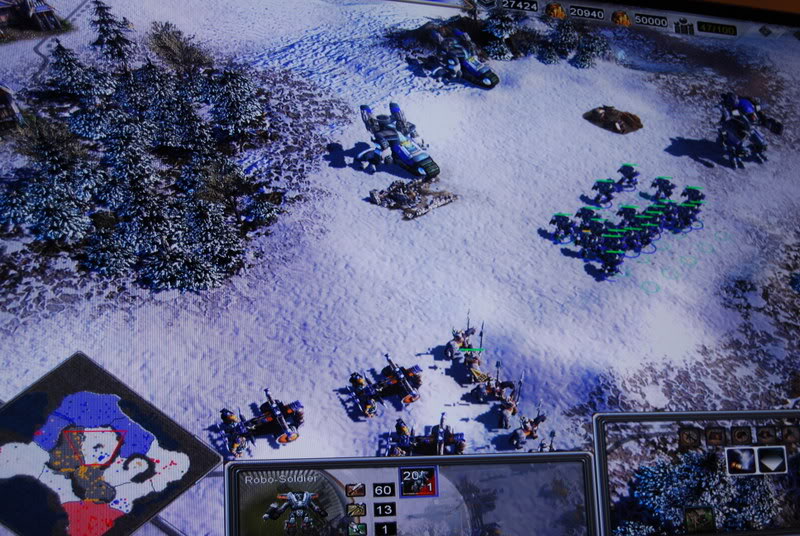Click the diamond menu icon beside population
This screenshot has height=536, width=800.
coord(765,30)
